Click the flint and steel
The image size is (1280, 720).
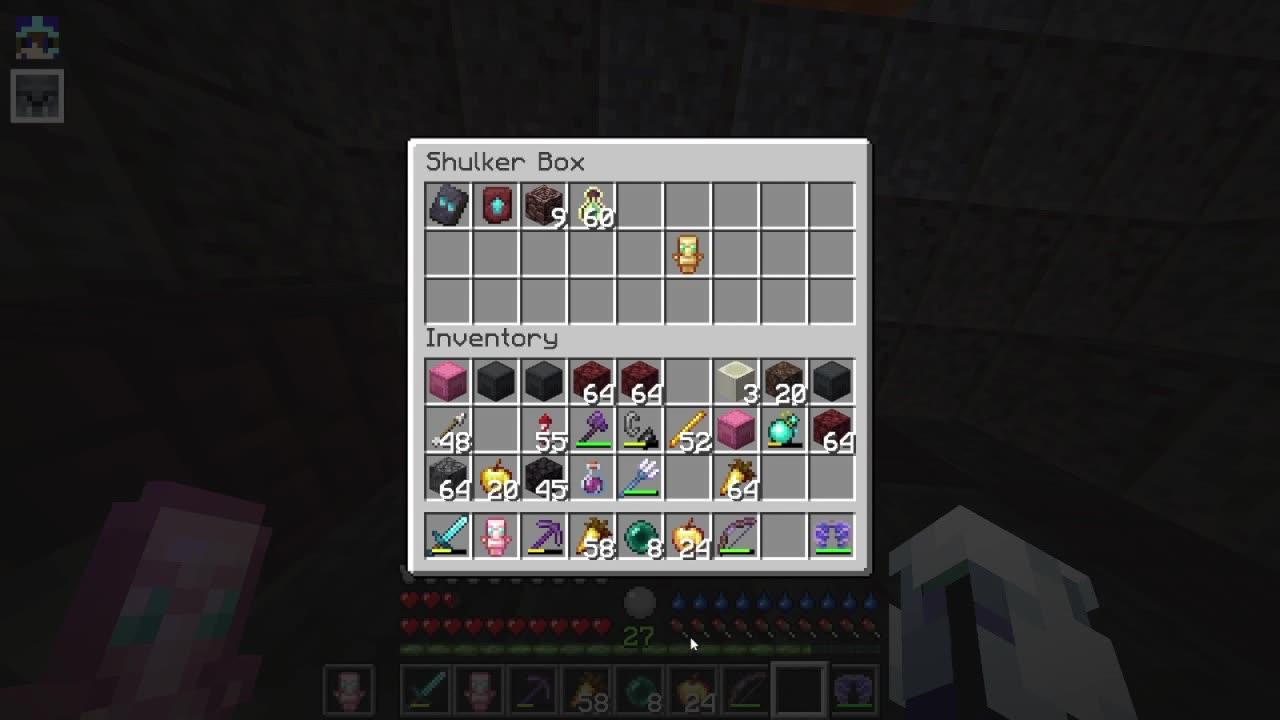coord(639,428)
